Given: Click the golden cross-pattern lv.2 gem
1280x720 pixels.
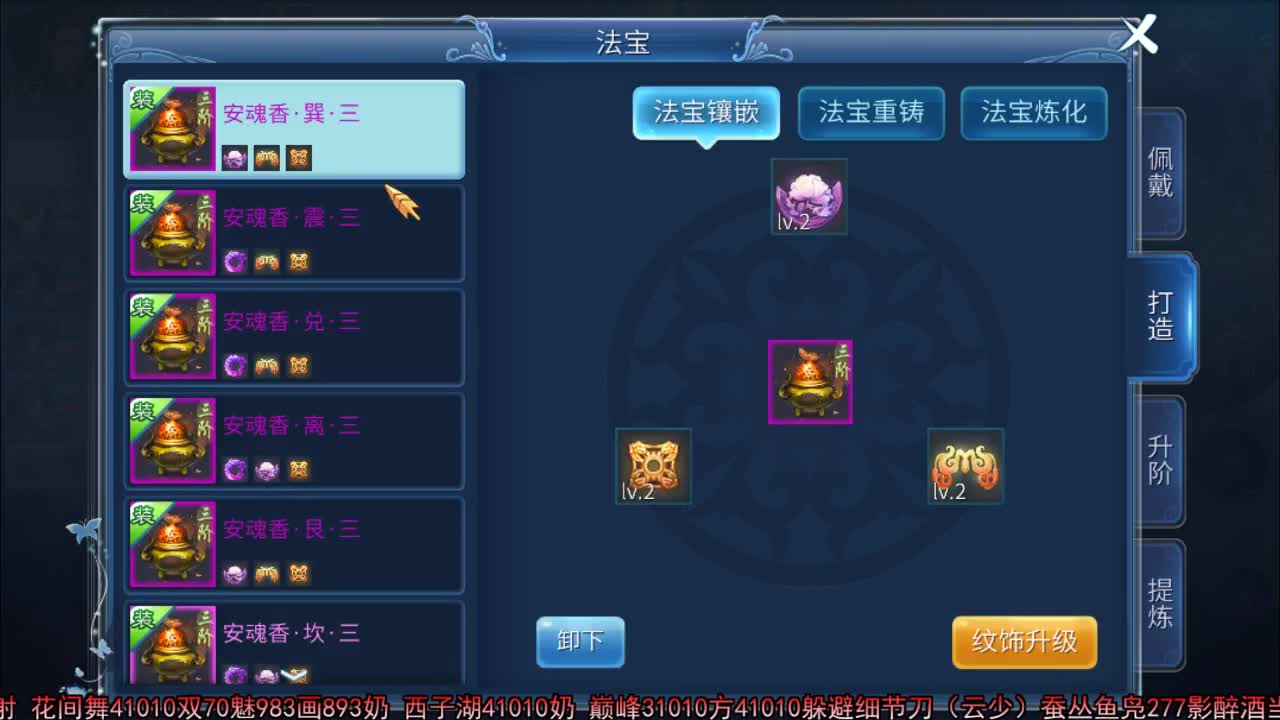Looking at the screenshot, I should 653,466.
